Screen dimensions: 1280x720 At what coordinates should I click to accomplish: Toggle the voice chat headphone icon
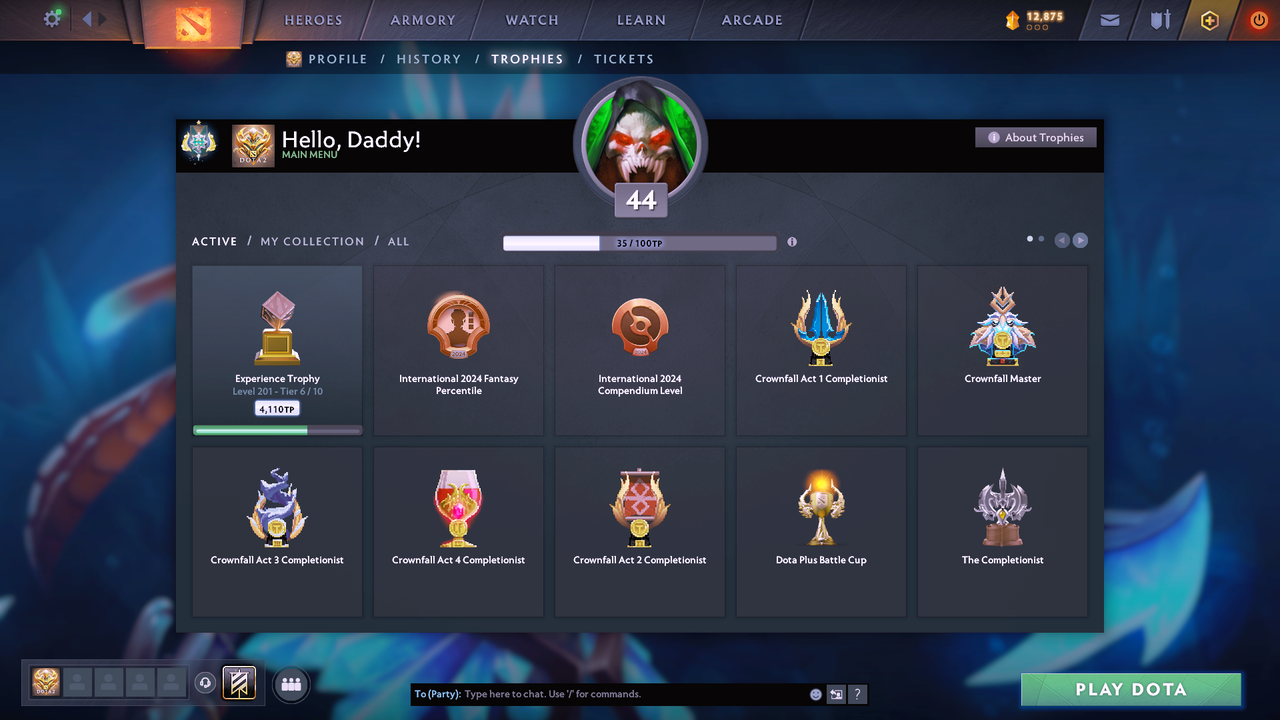(x=206, y=684)
